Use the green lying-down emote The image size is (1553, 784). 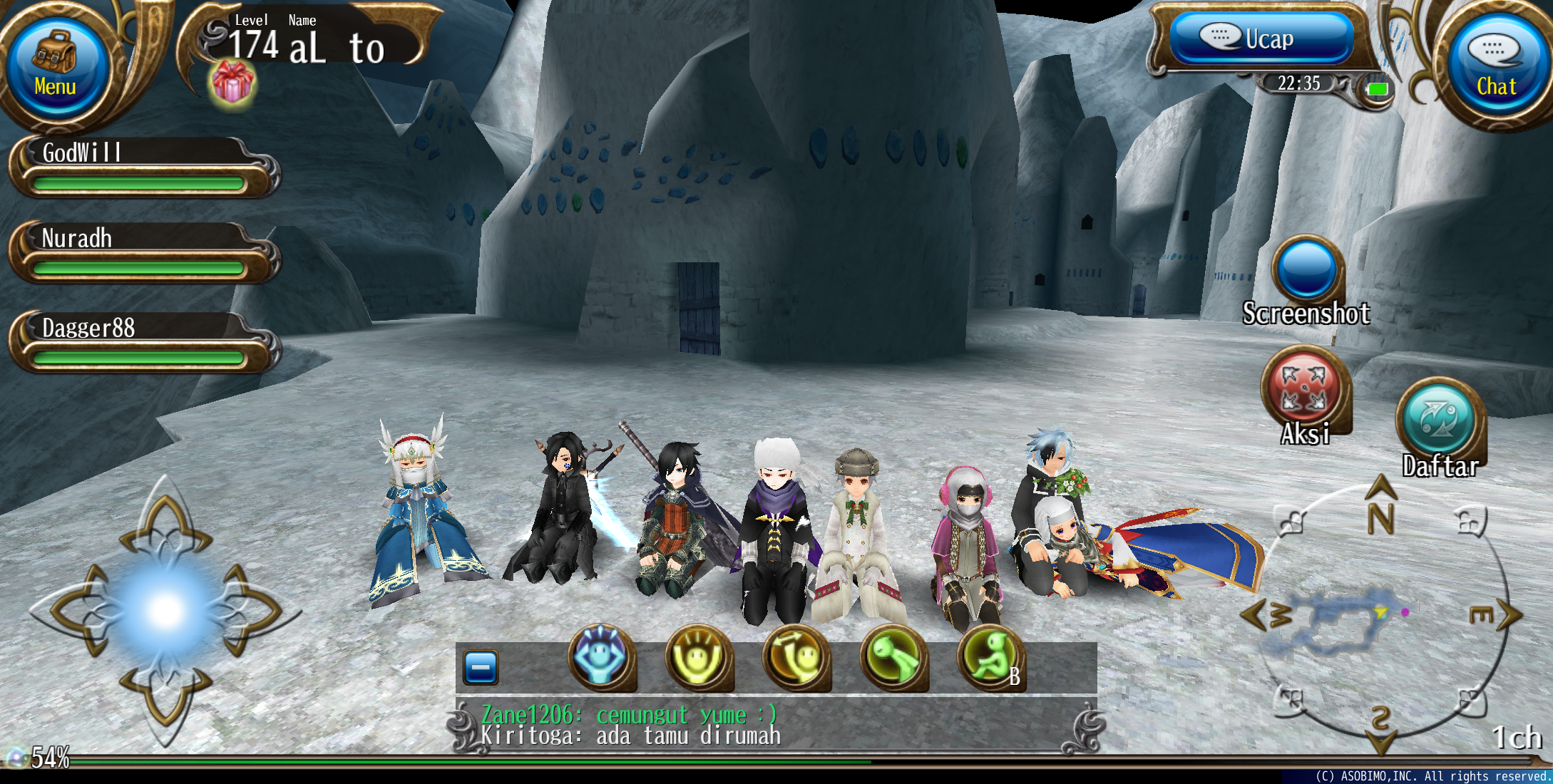tap(894, 658)
